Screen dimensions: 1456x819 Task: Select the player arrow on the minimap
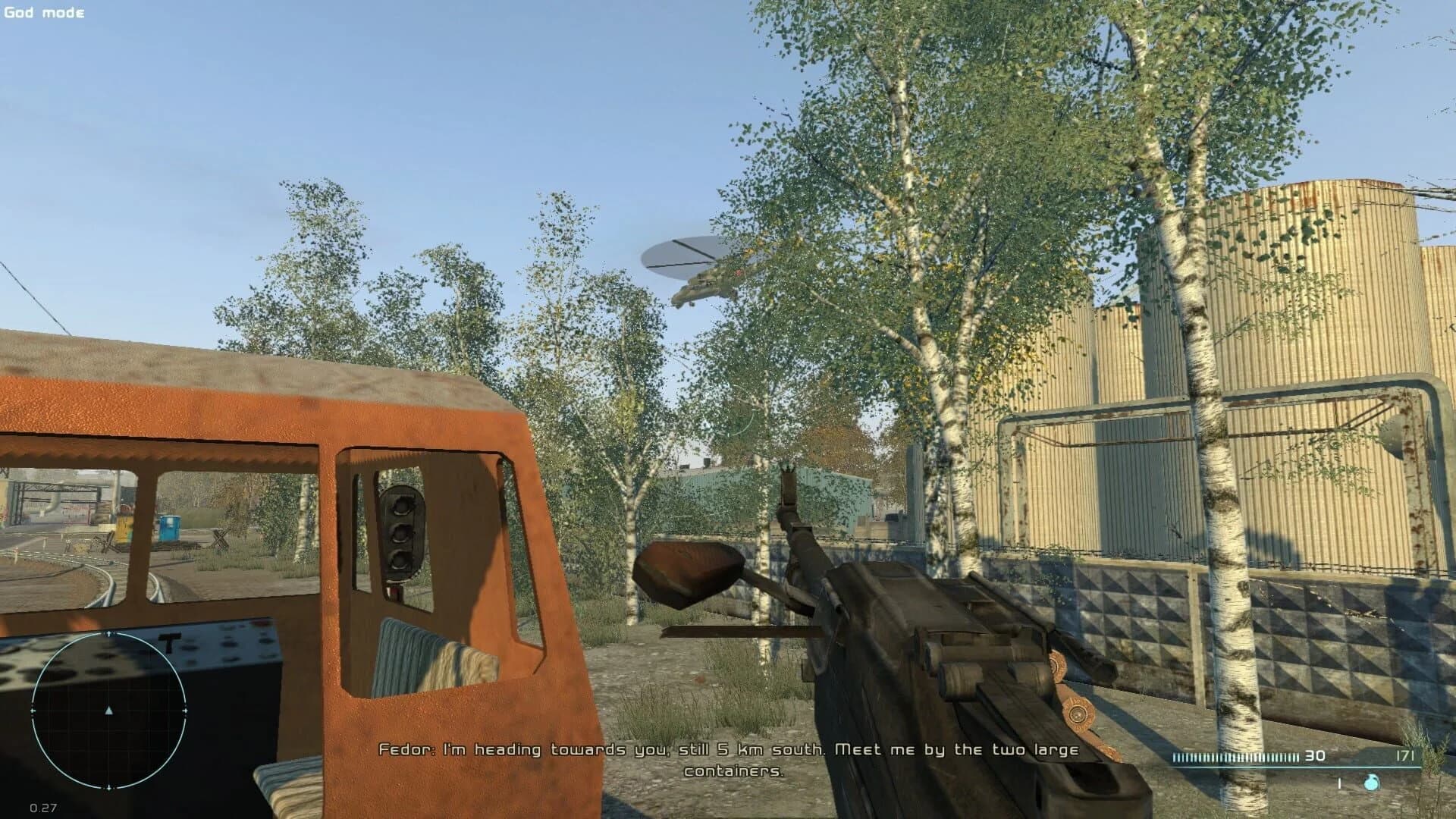108,711
